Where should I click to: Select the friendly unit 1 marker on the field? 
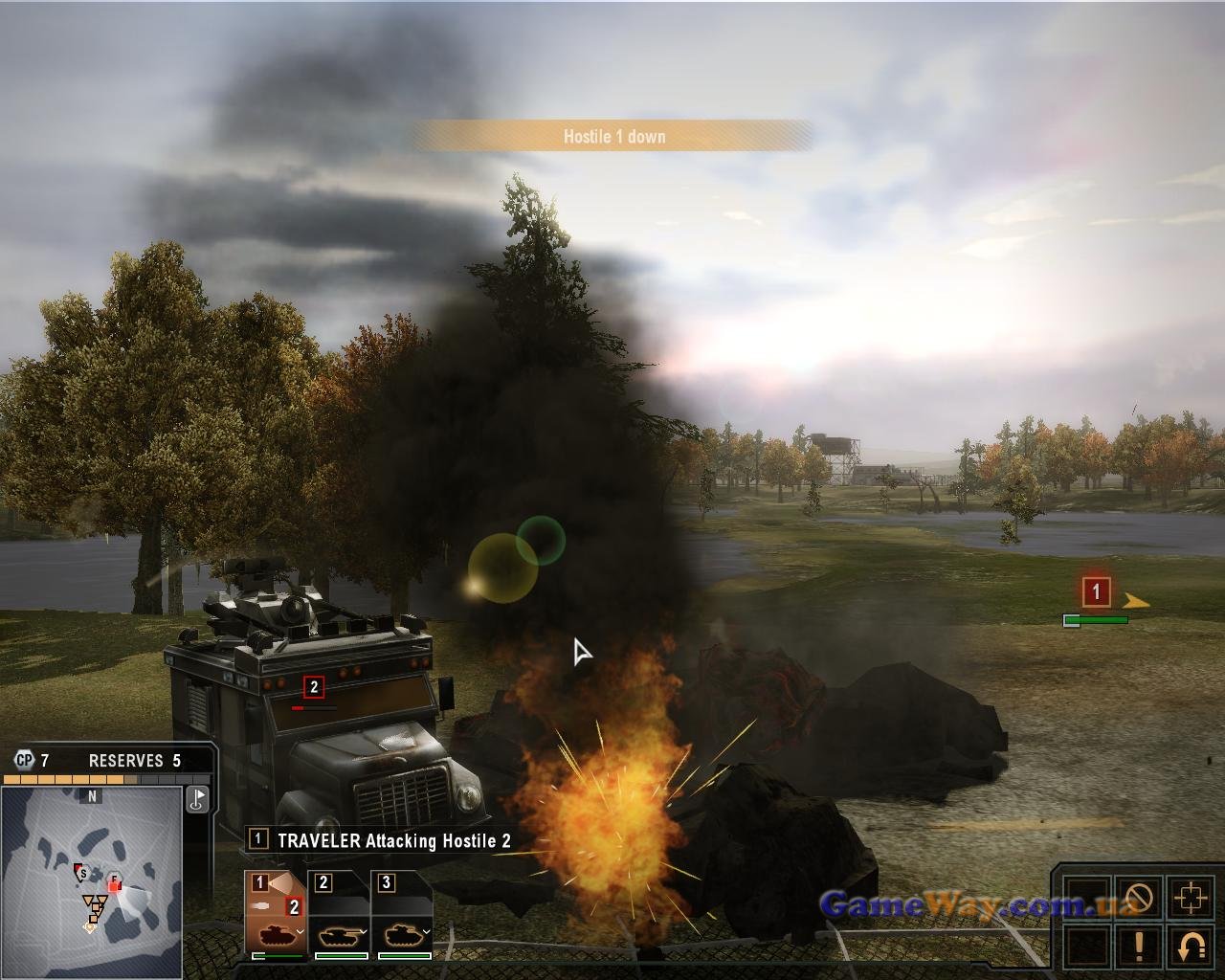tap(1096, 591)
